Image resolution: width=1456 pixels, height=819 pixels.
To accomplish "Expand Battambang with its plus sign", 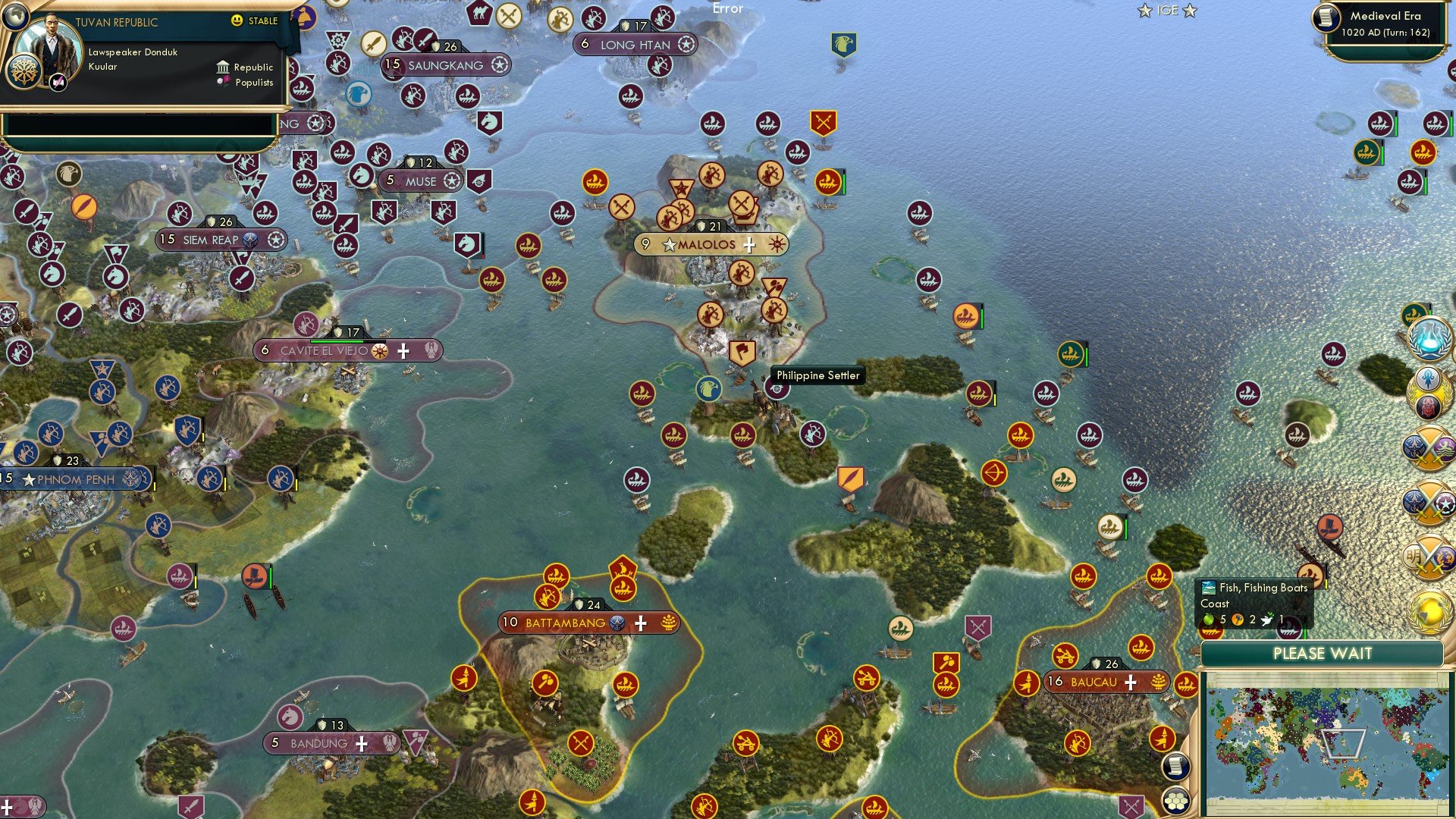I will [x=641, y=623].
